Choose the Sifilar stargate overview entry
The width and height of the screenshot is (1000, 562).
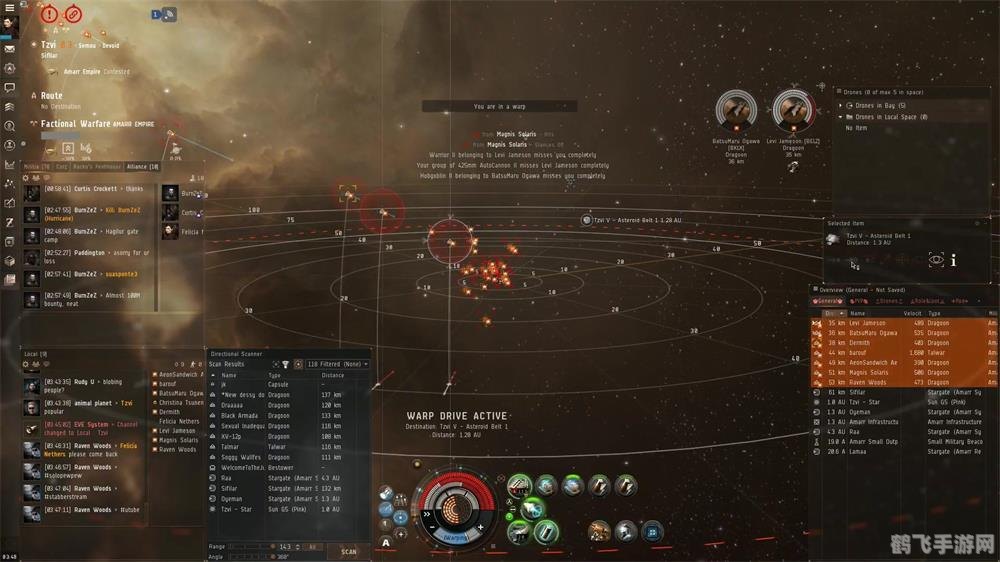click(860, 392)
